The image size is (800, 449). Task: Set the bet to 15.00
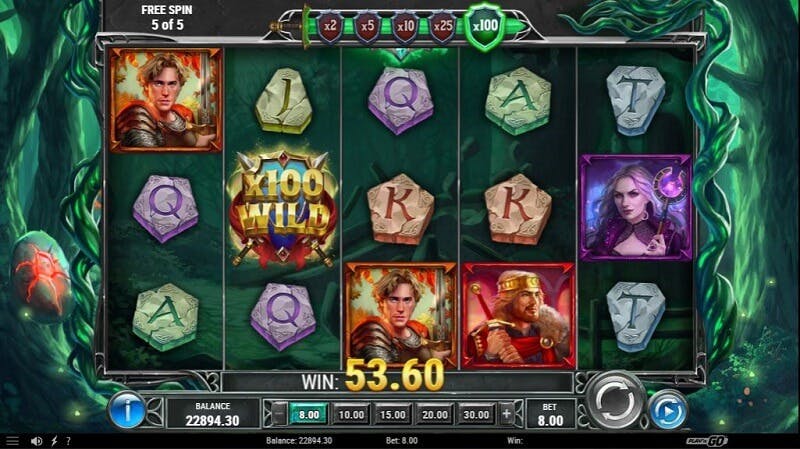[393, 414]
